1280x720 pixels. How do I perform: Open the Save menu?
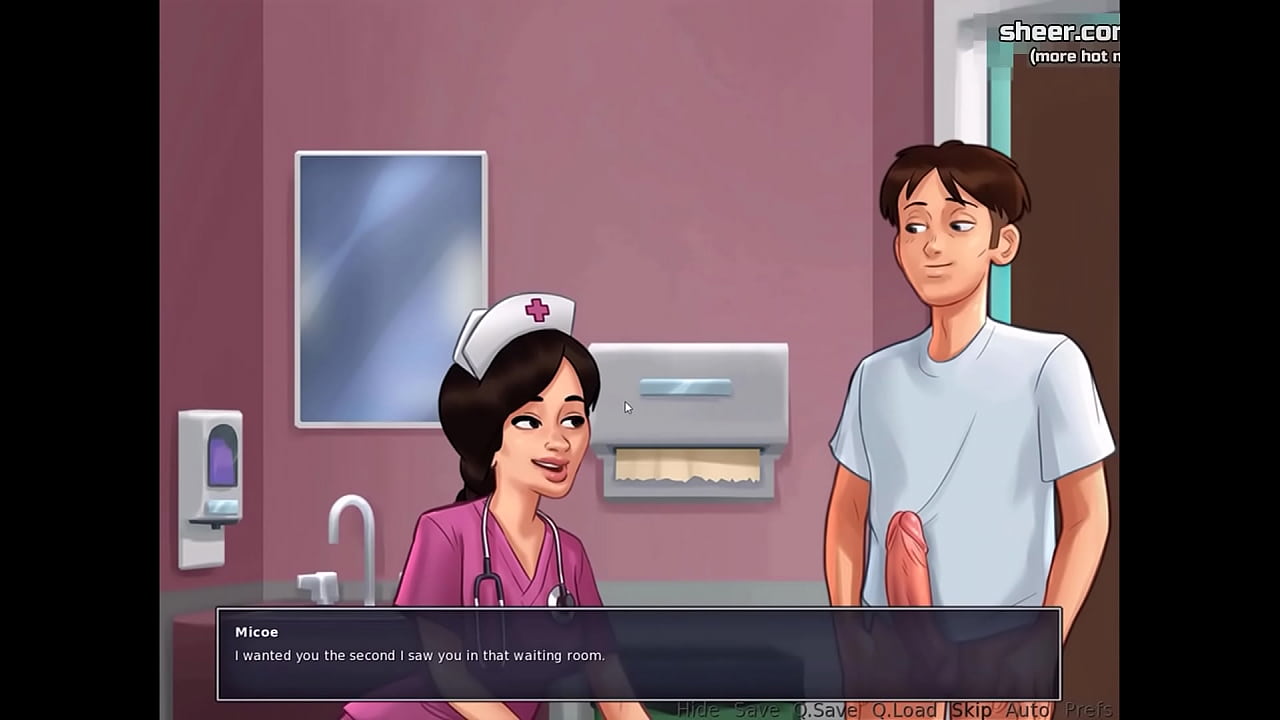point(756,710)
